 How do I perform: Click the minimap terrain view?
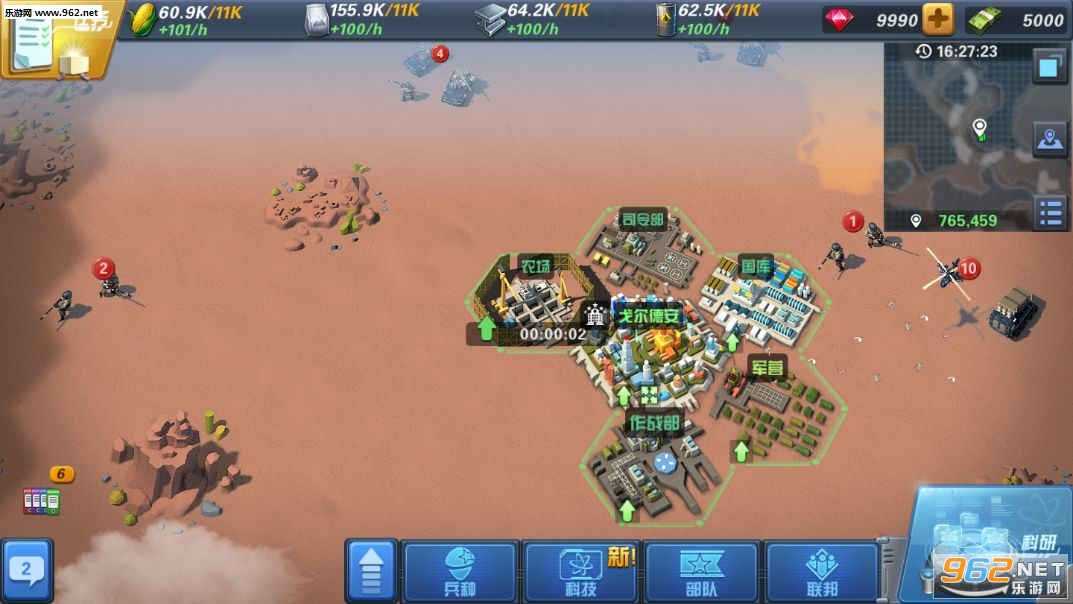click(x=958, y=135)
